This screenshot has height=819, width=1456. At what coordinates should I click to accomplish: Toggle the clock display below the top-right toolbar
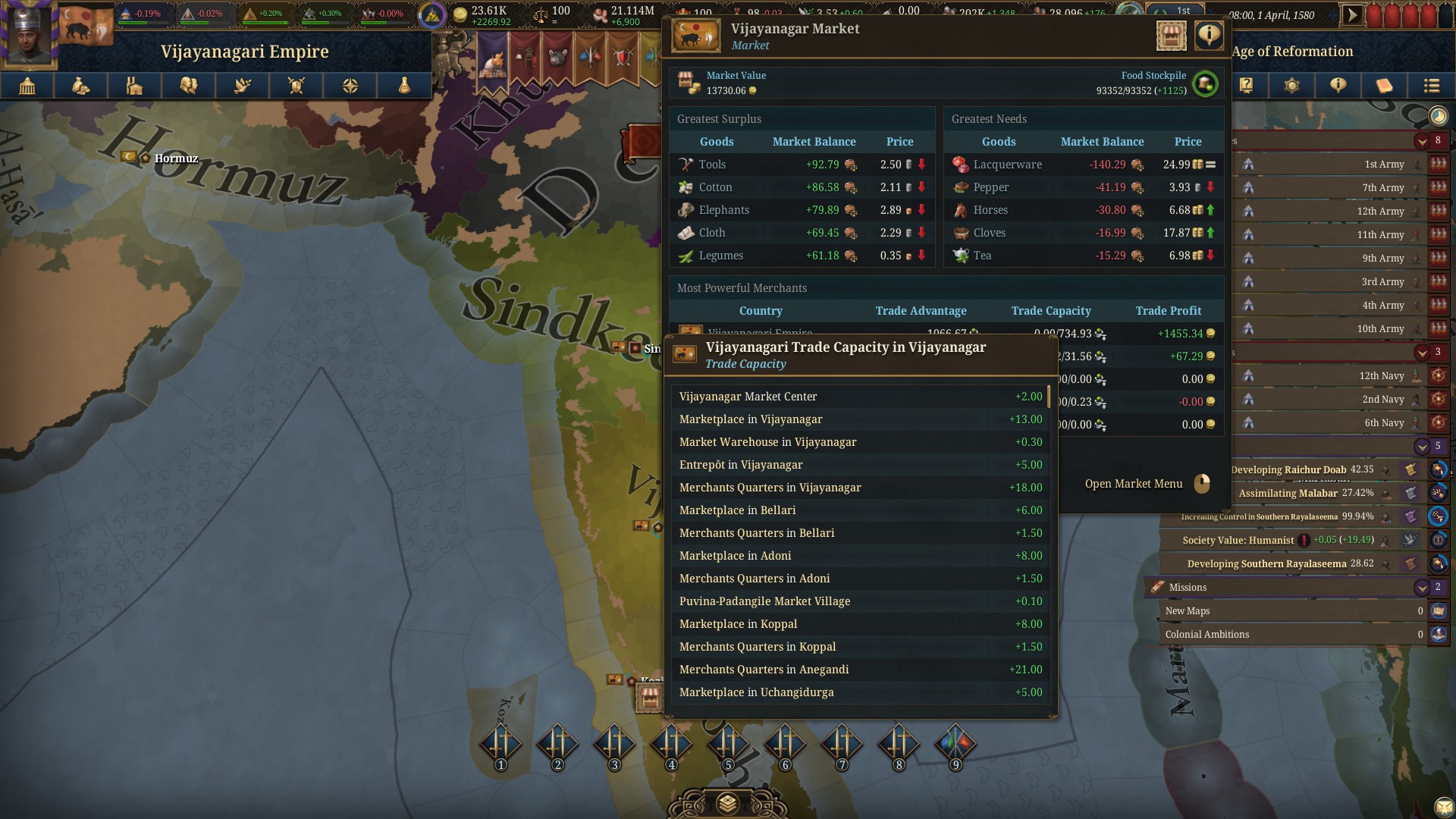pyautogui.click(x=1437, y=116)
